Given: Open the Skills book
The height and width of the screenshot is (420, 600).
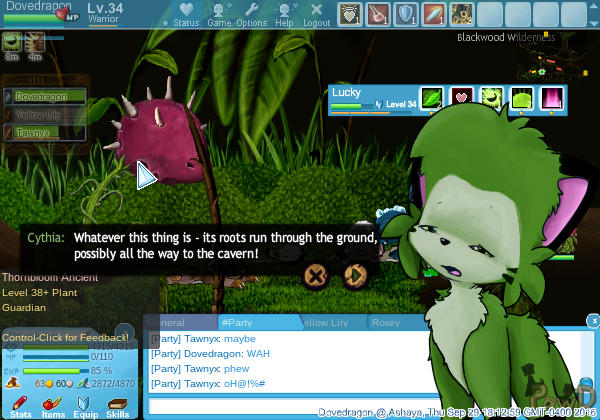Looking at the screenshot, I should click(117, 404).
